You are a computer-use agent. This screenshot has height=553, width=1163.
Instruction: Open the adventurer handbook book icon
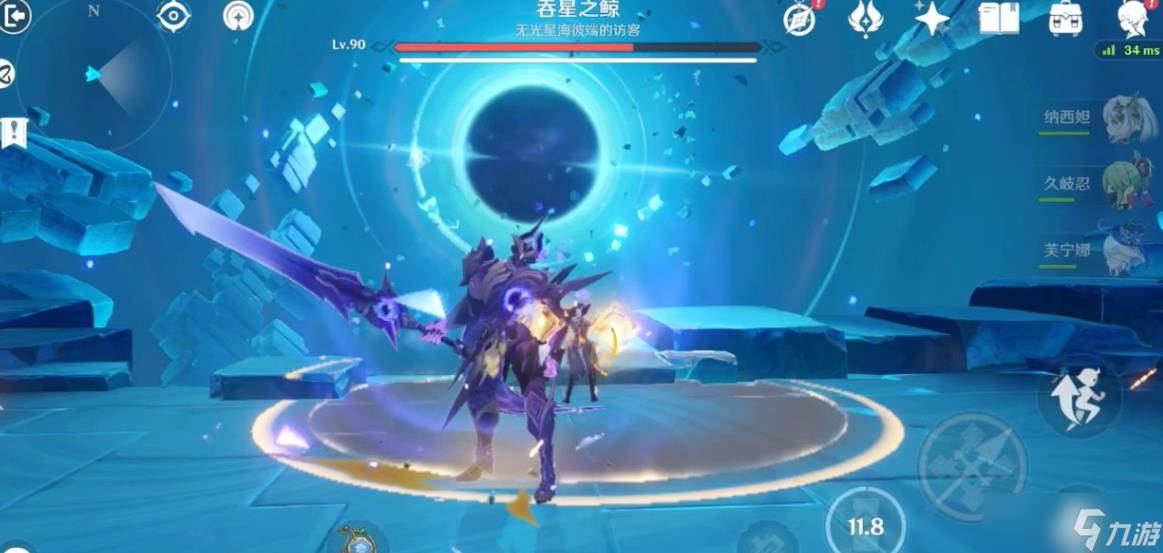coord(998,18)
